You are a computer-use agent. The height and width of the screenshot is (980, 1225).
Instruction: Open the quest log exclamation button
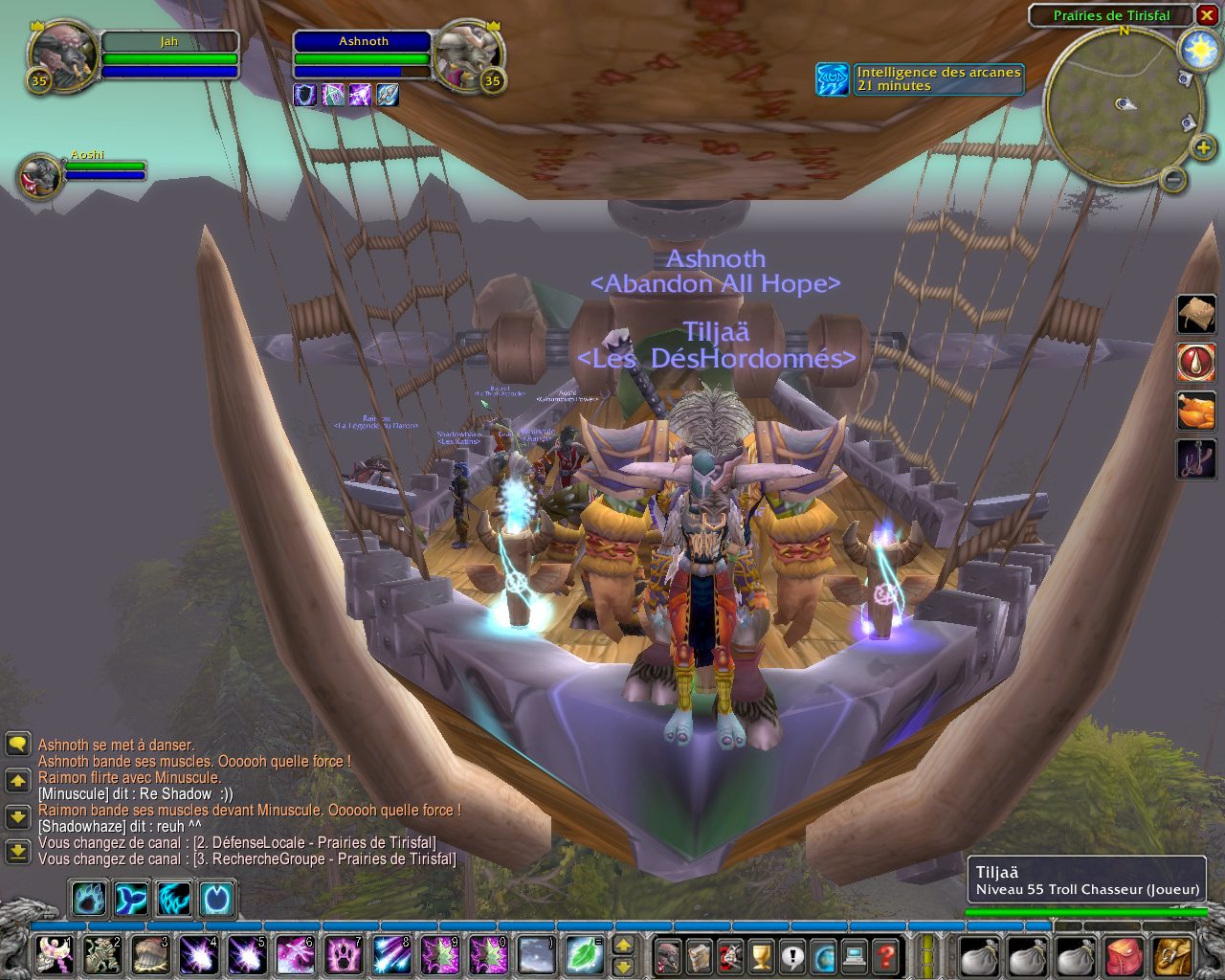(x=792, y=955)
